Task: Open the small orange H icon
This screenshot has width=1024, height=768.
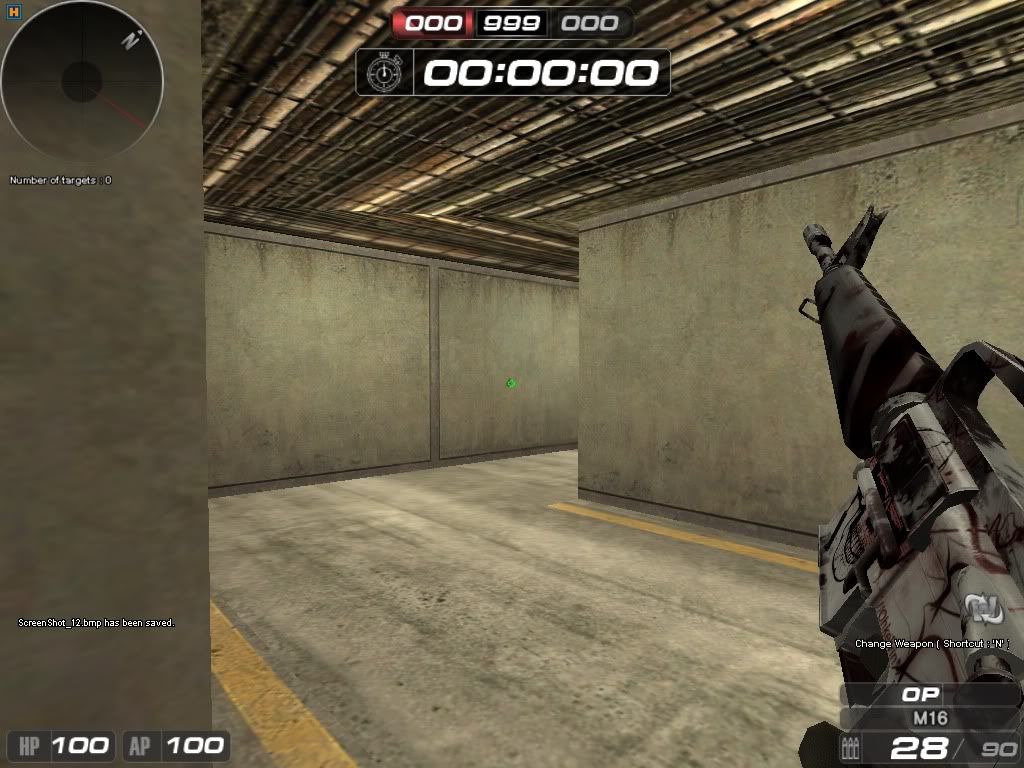Action: tap(11, 12)
